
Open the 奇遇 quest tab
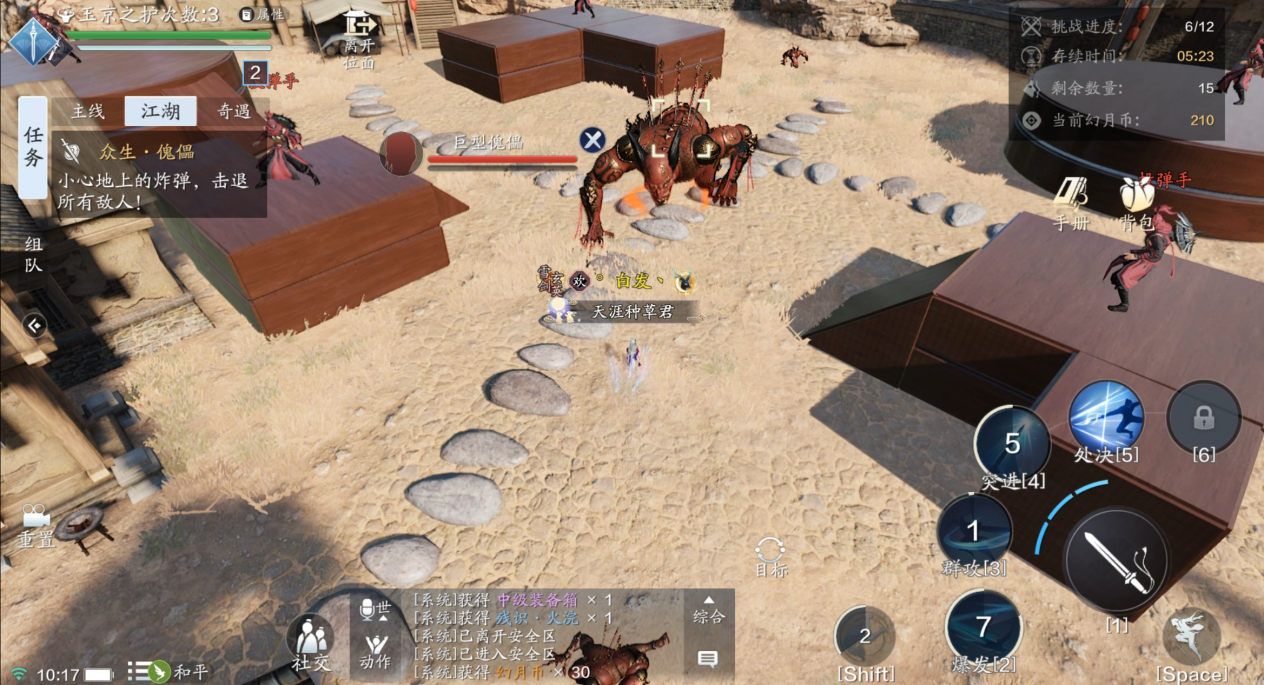(x=233, y=111)
